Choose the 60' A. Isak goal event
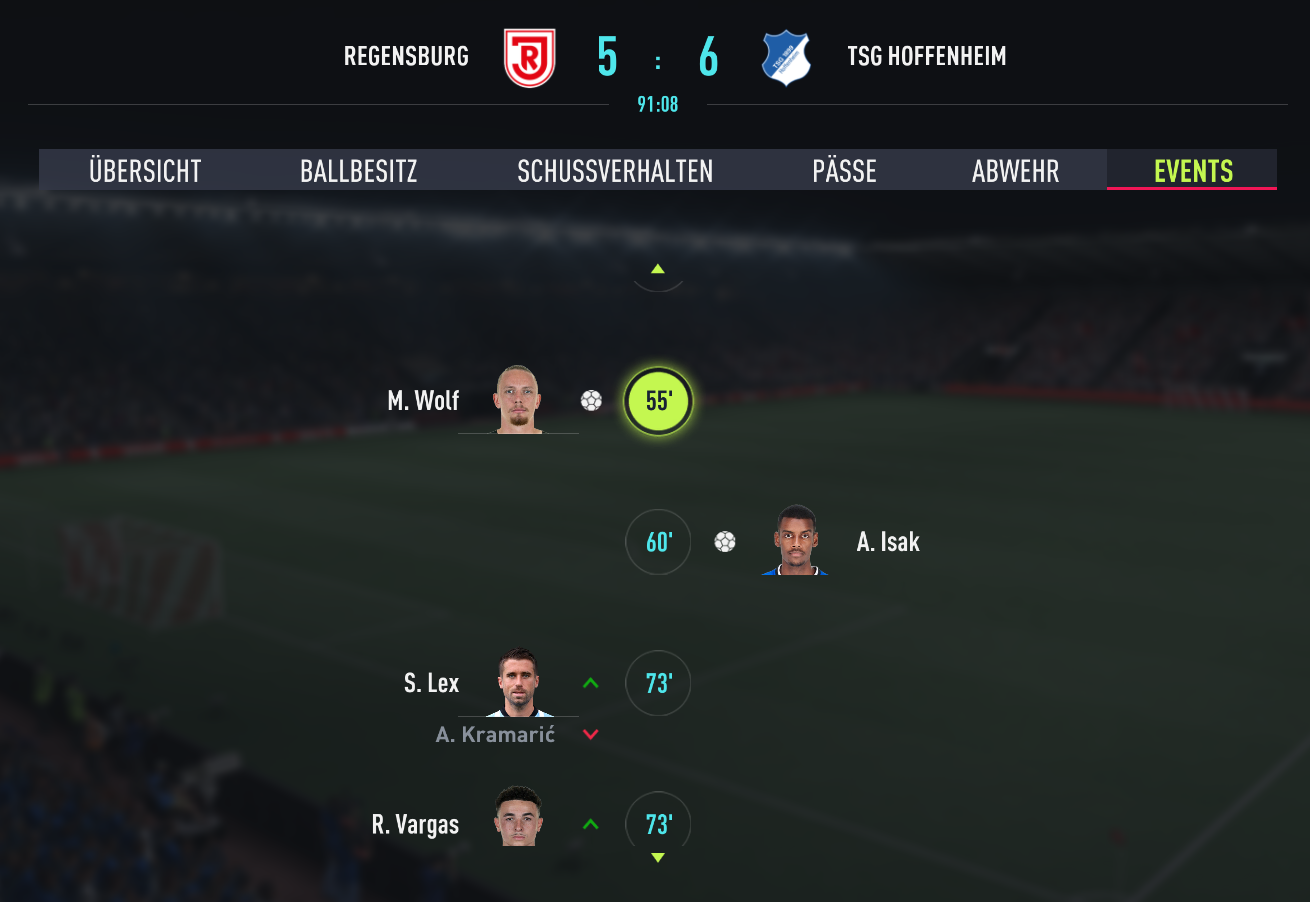 pos(658,542)
